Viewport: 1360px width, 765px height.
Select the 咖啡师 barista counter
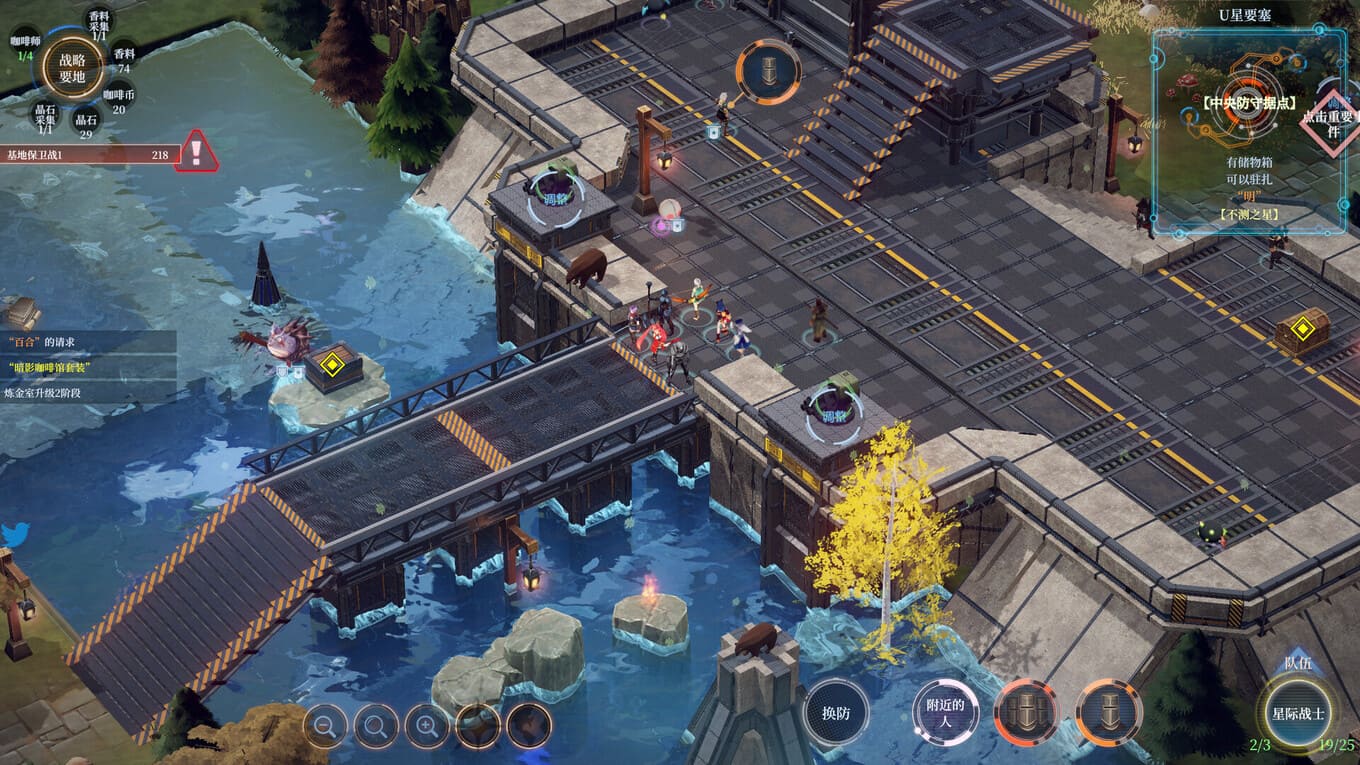26,47
